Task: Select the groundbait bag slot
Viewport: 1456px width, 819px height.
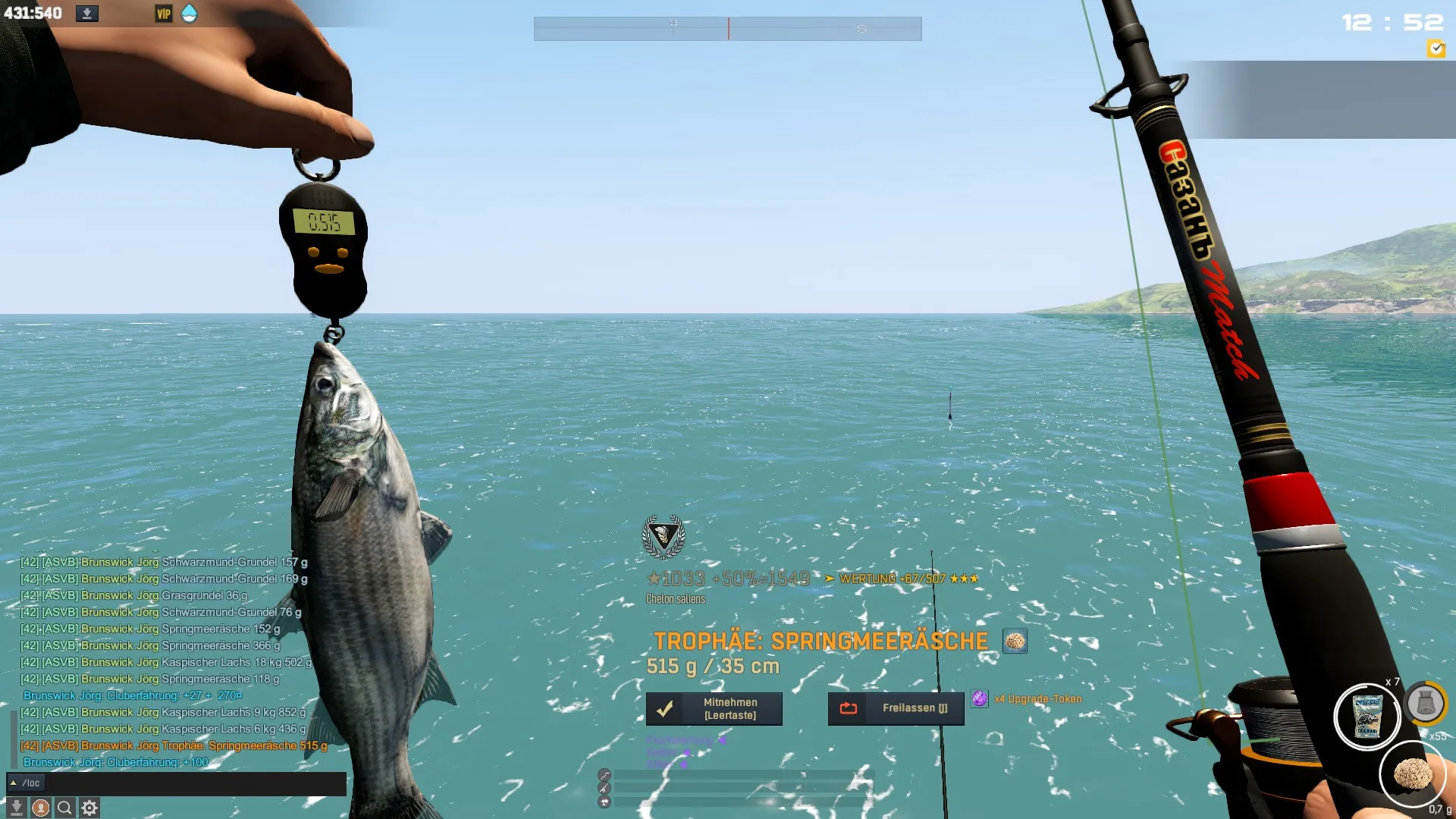Action: pos(1367,716)
